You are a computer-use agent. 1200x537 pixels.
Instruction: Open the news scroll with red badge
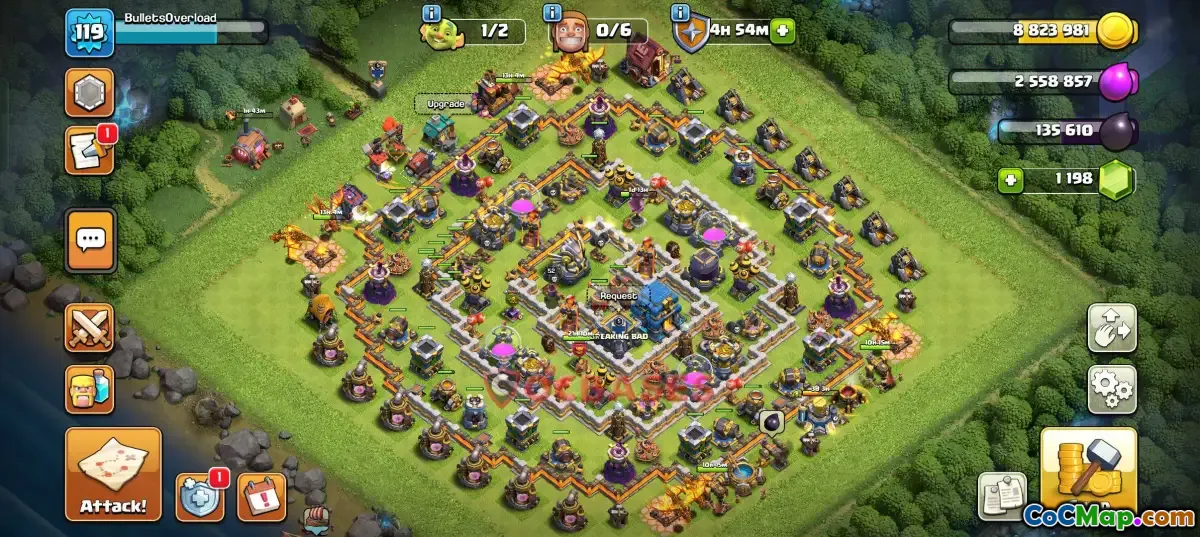tap(90, 151)
